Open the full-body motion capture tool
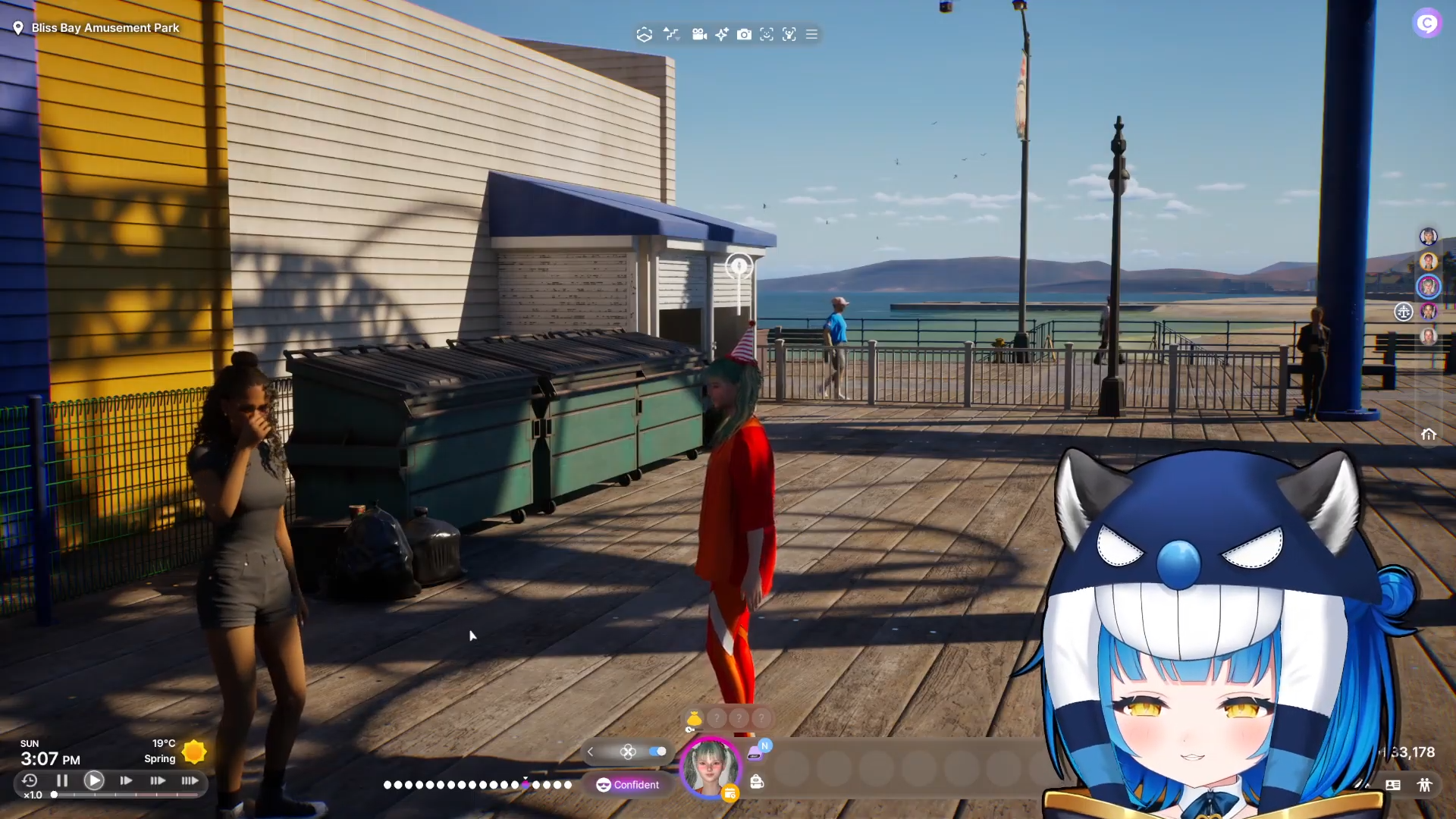Screen dimensions: 1456x819 [789, 34]
